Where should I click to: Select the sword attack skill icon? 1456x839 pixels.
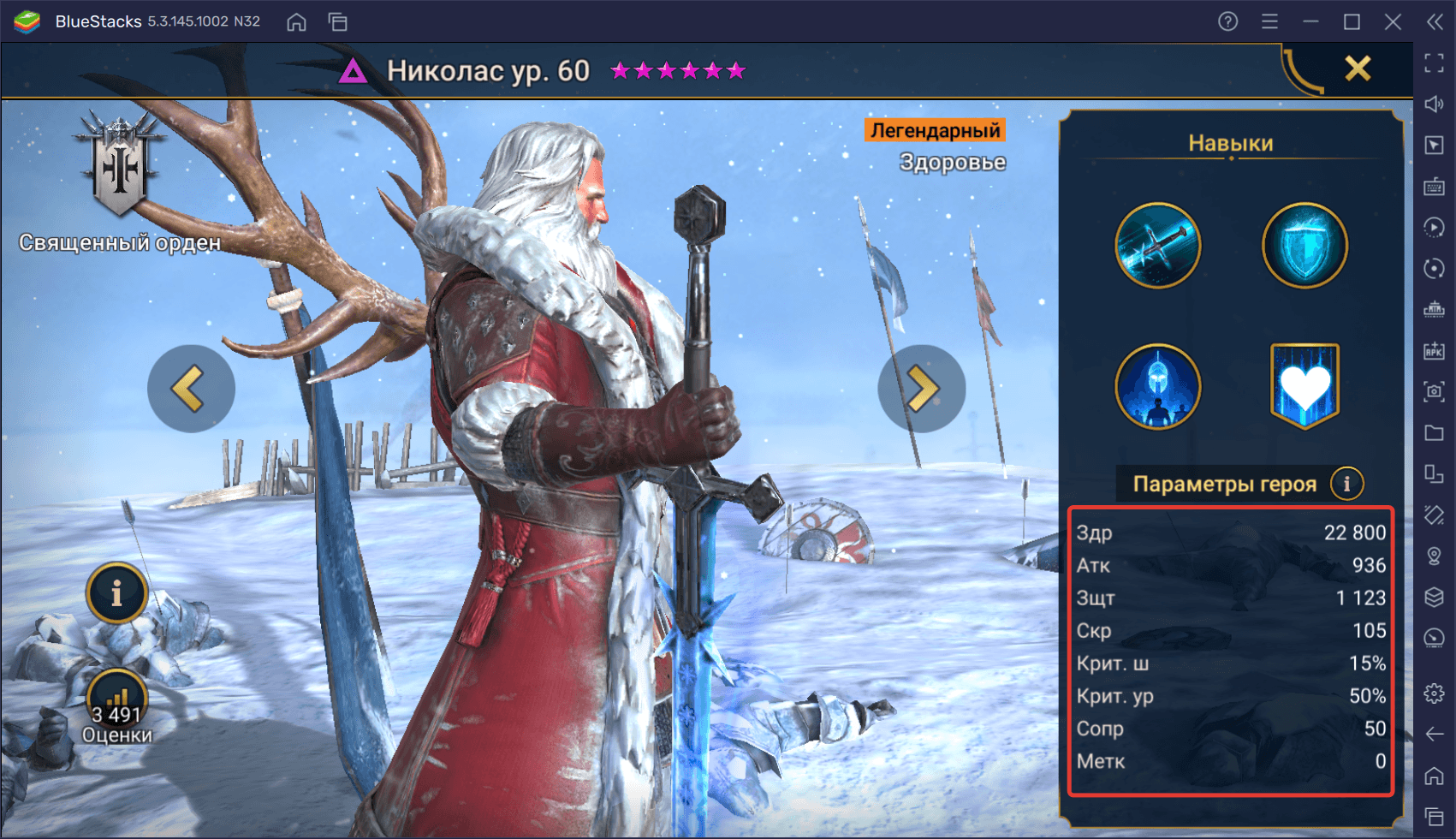pos(1157,246)
